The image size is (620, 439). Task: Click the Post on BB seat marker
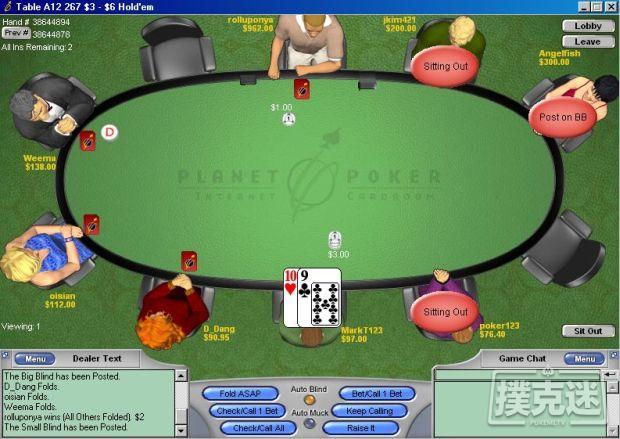point(562,117)
